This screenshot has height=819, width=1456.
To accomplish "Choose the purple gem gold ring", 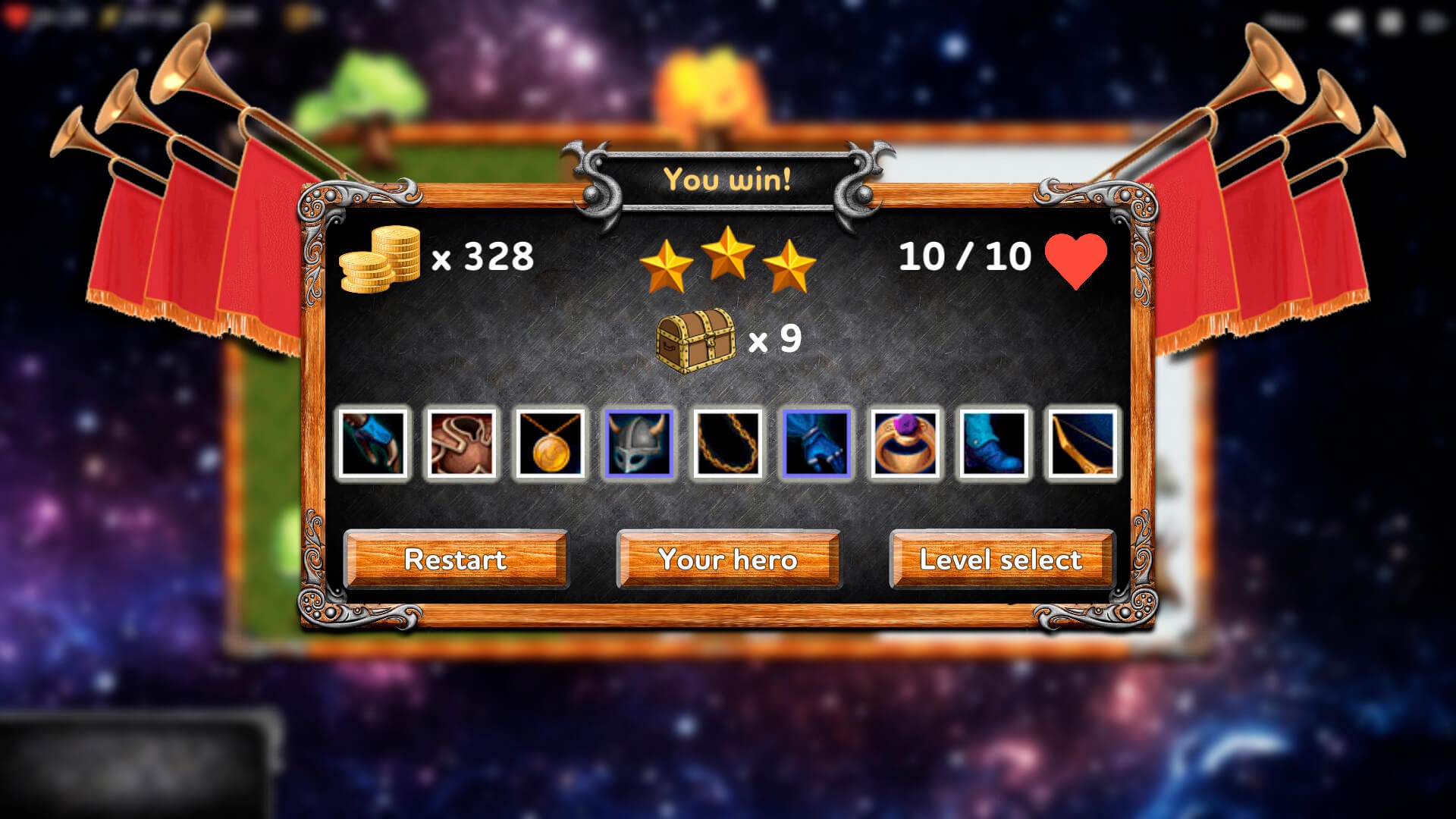I will coord(905,444).
